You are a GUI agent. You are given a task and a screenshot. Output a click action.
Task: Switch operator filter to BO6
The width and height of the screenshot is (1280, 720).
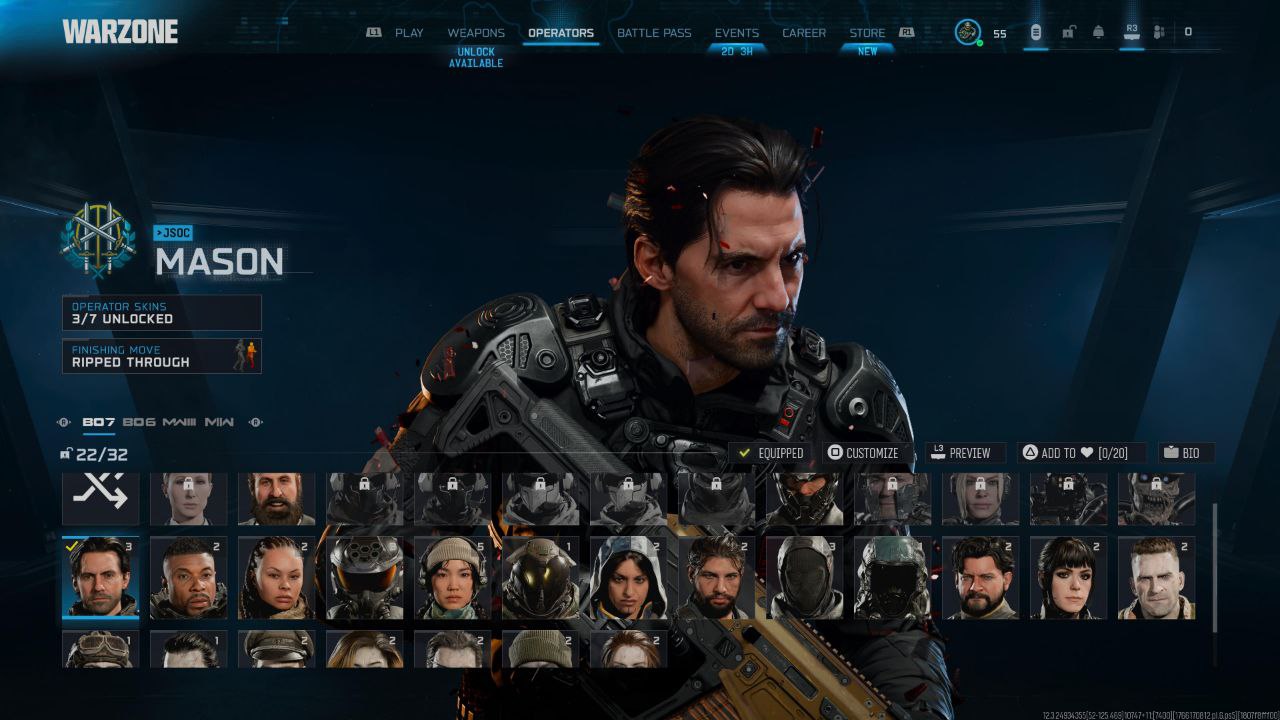(139, 422)
